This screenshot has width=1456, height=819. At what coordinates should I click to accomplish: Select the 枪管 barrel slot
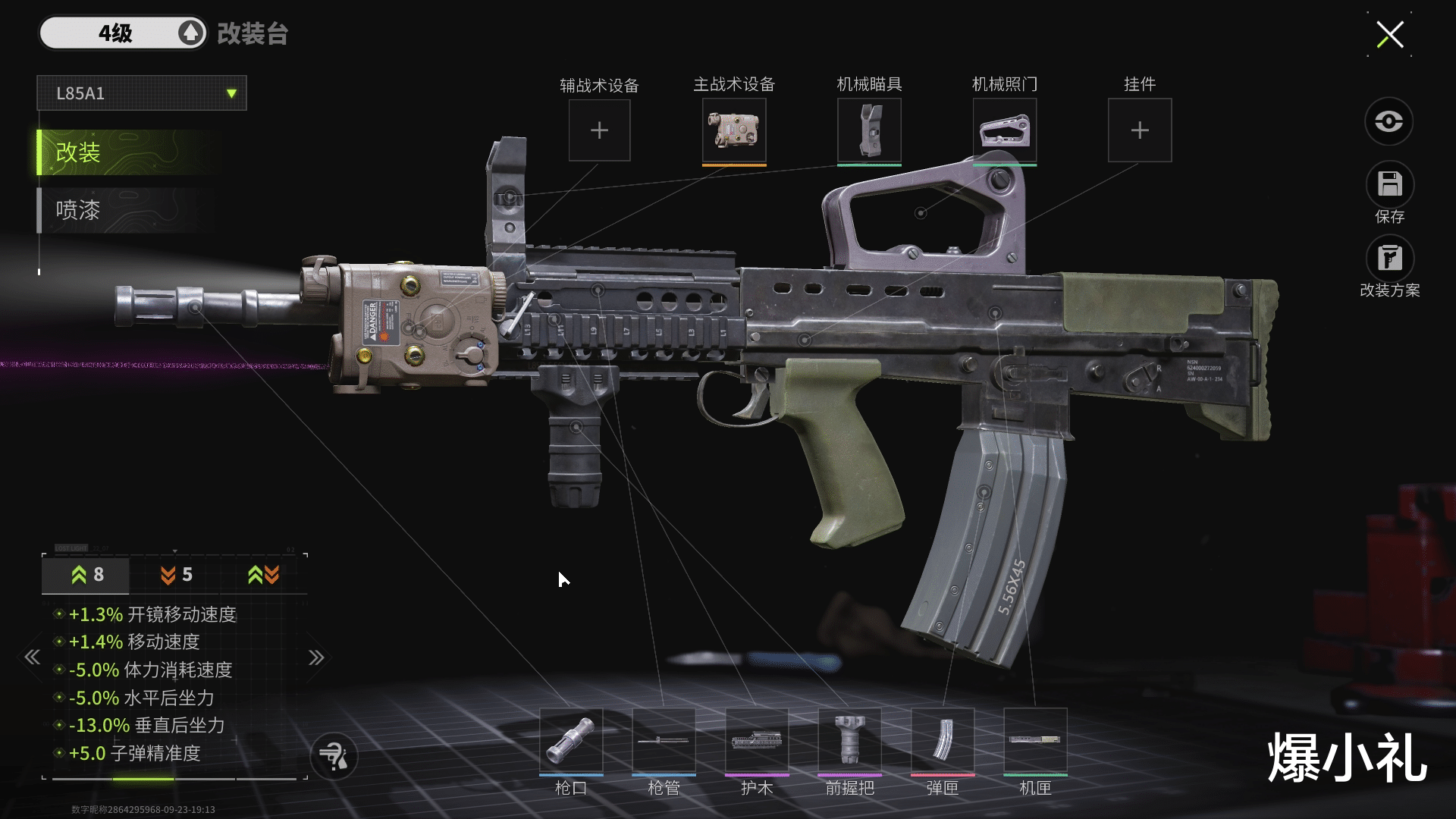tap(664, 741)
